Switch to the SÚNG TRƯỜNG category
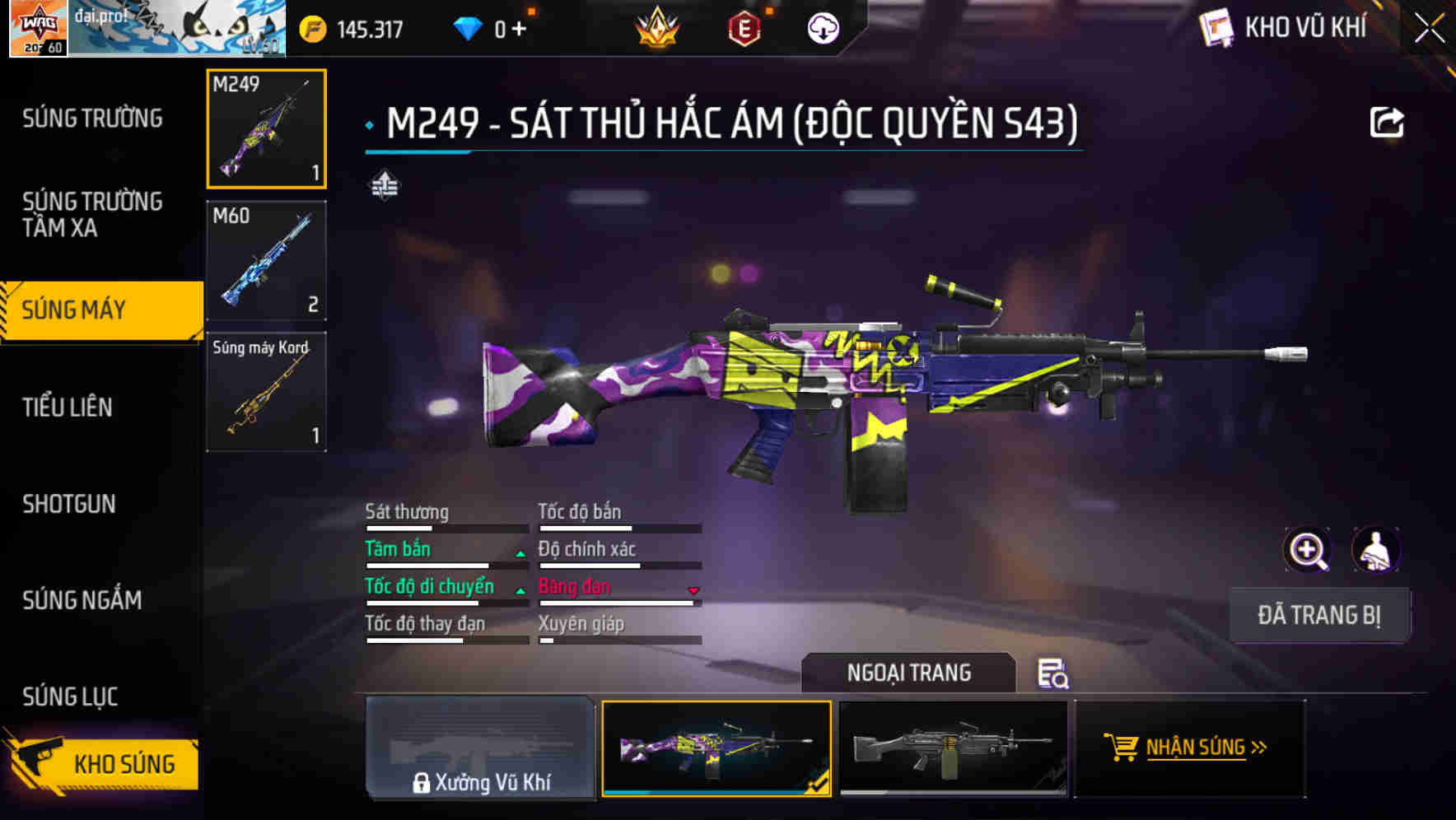1456x820 pixels. coord(91,118)
